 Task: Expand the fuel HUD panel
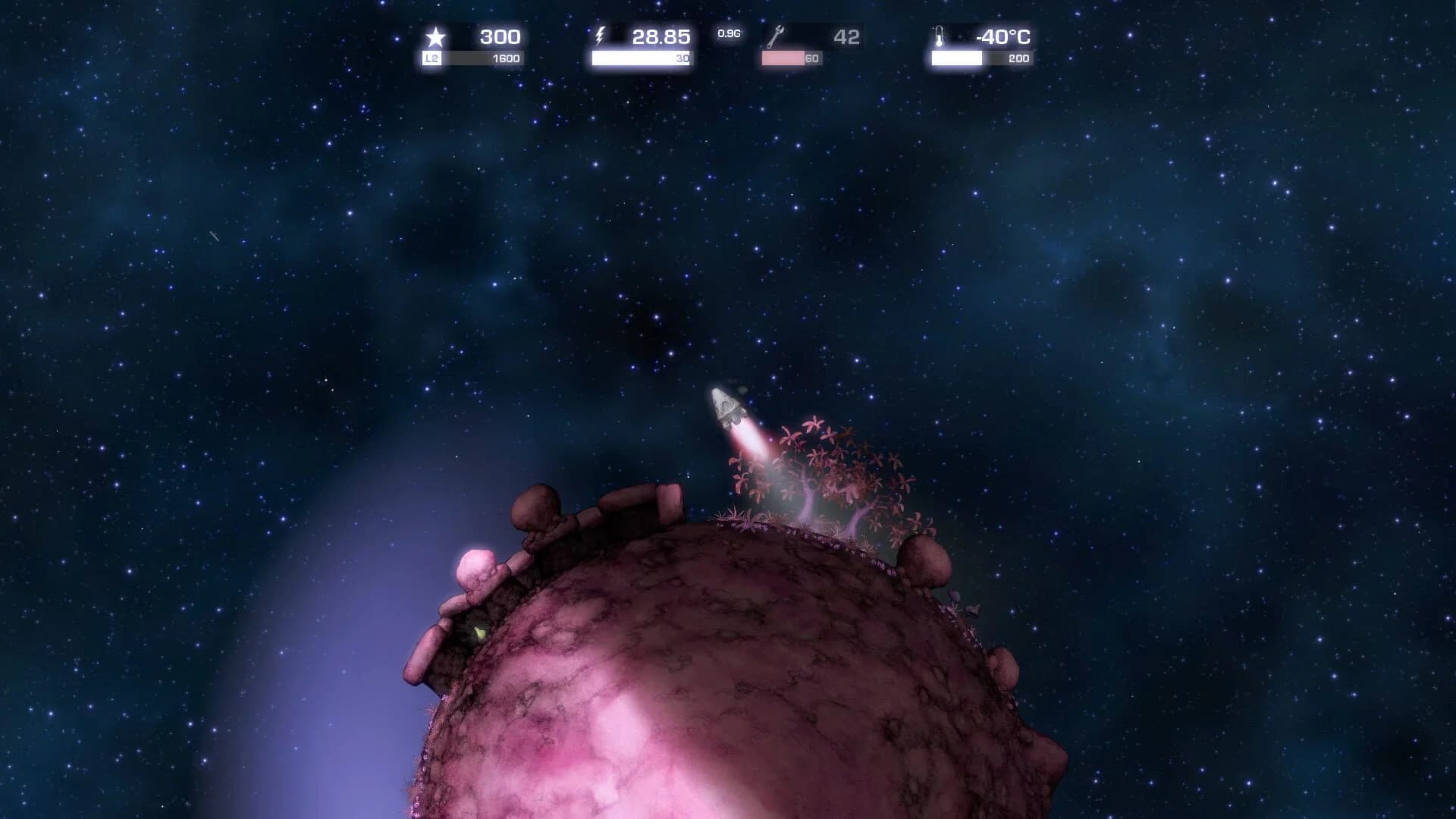point(641,45)
